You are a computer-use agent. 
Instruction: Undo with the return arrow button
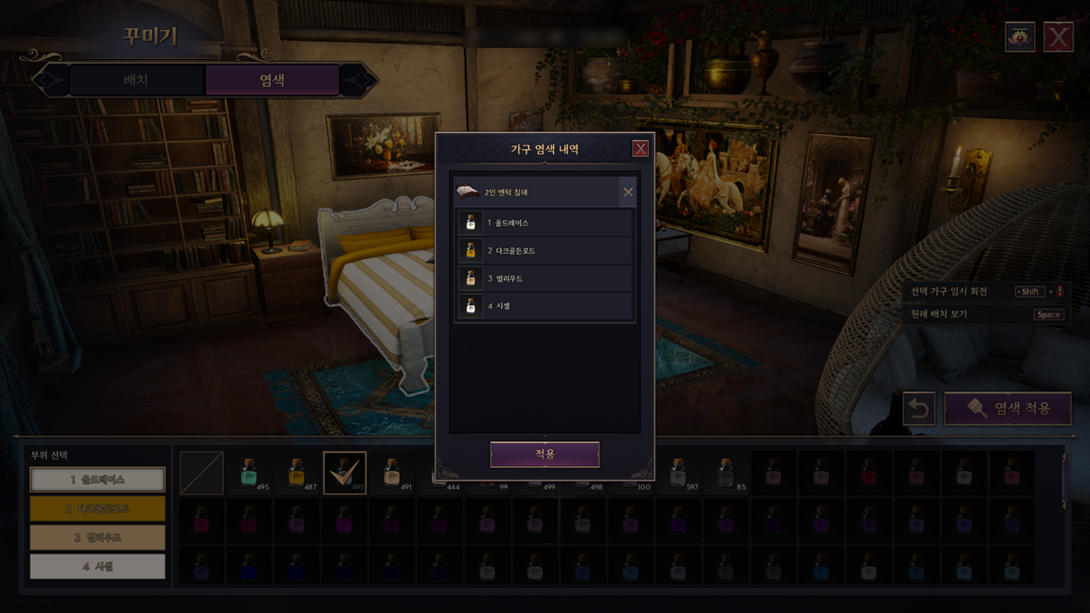pos(919,408)
